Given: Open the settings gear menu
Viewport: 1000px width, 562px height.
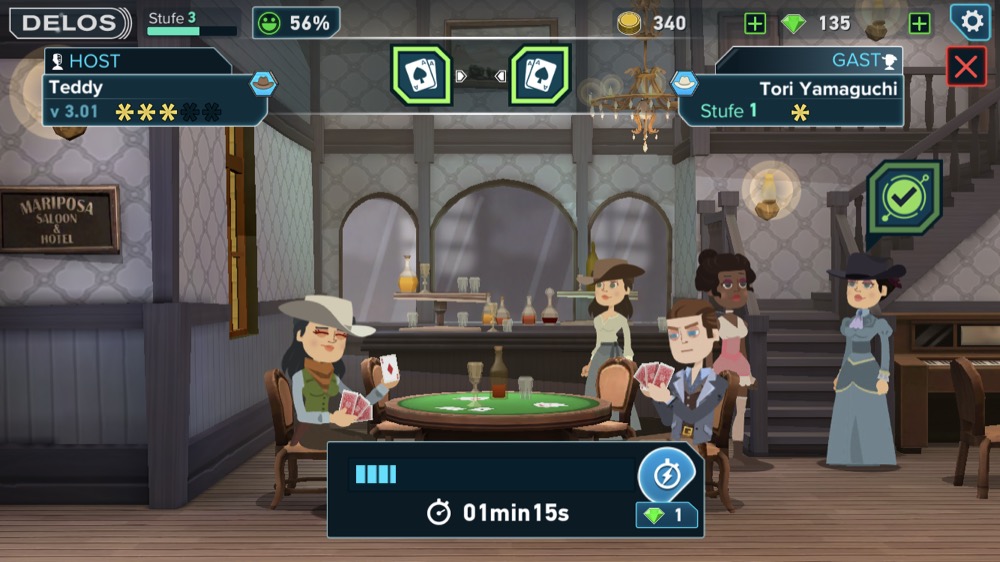Looking at the screenshot, I should tap(969, 22).
